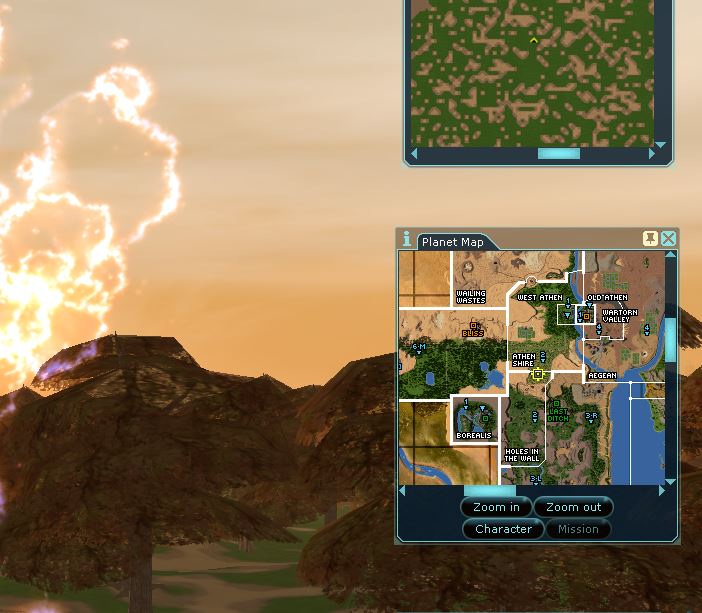This screenshot has height=613, width=702.
Task: Click the planet map scroll-left arrow
Action: (x=403, y=491)
